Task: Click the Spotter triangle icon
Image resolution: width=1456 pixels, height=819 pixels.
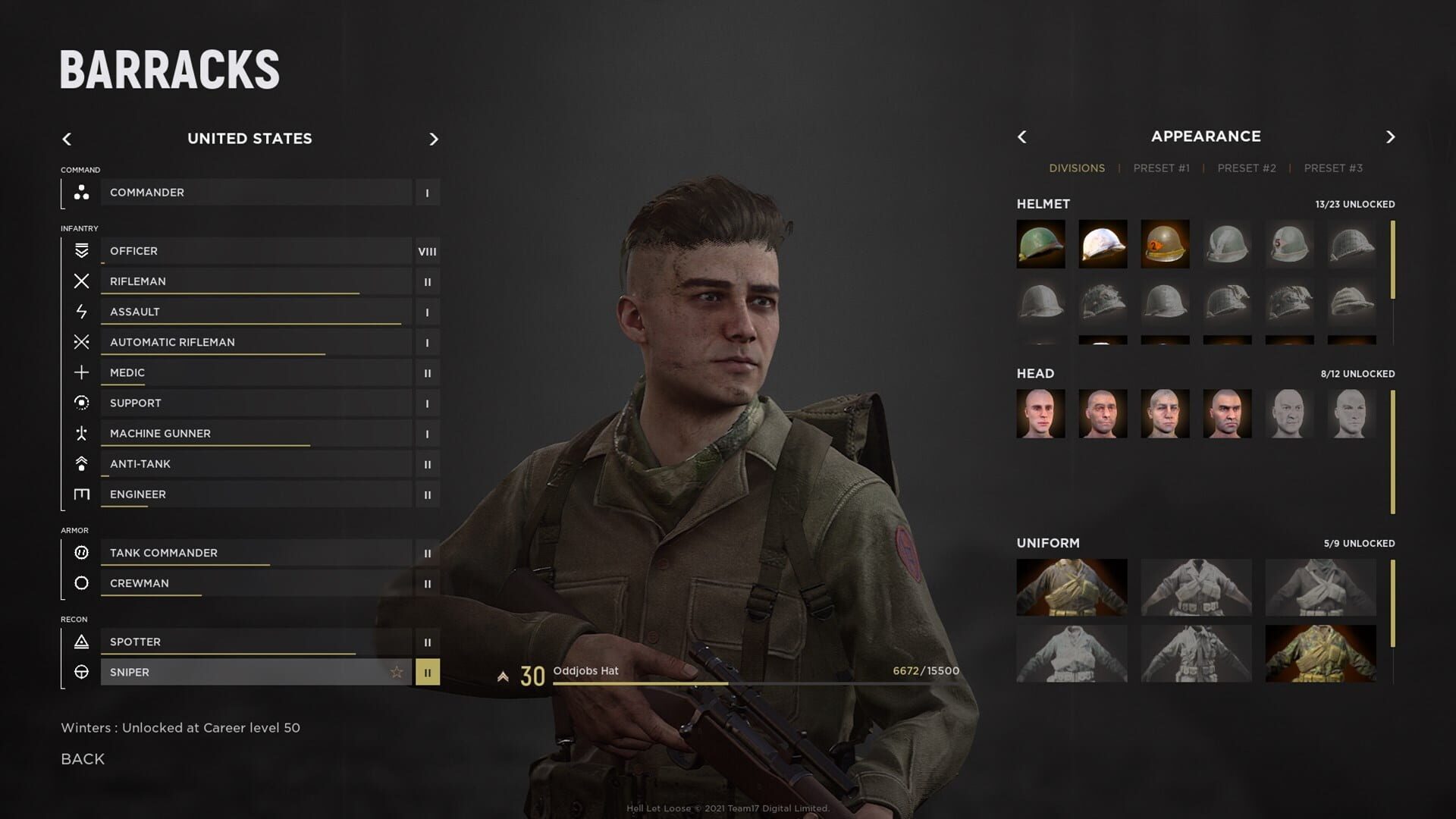Action: coord(80,642)
